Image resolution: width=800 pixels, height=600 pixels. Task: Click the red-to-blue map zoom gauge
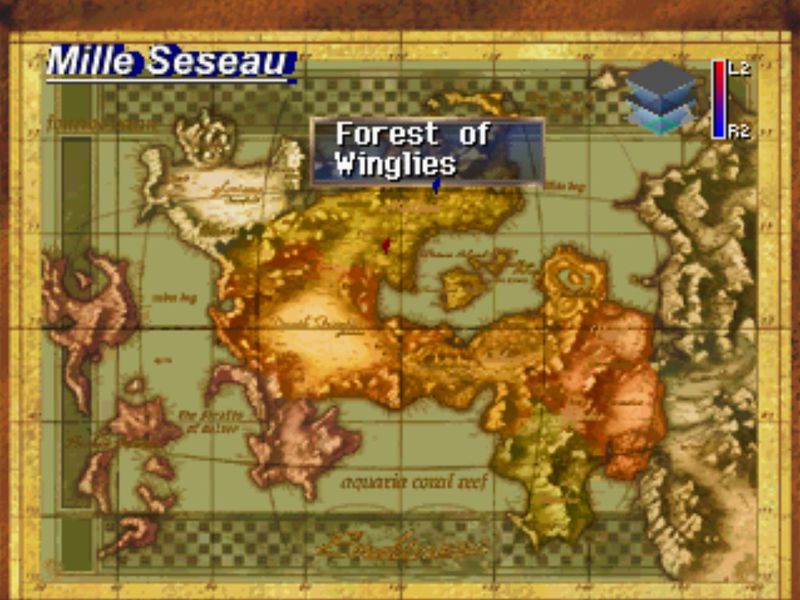pyautogui.click(x=718, y=99)
